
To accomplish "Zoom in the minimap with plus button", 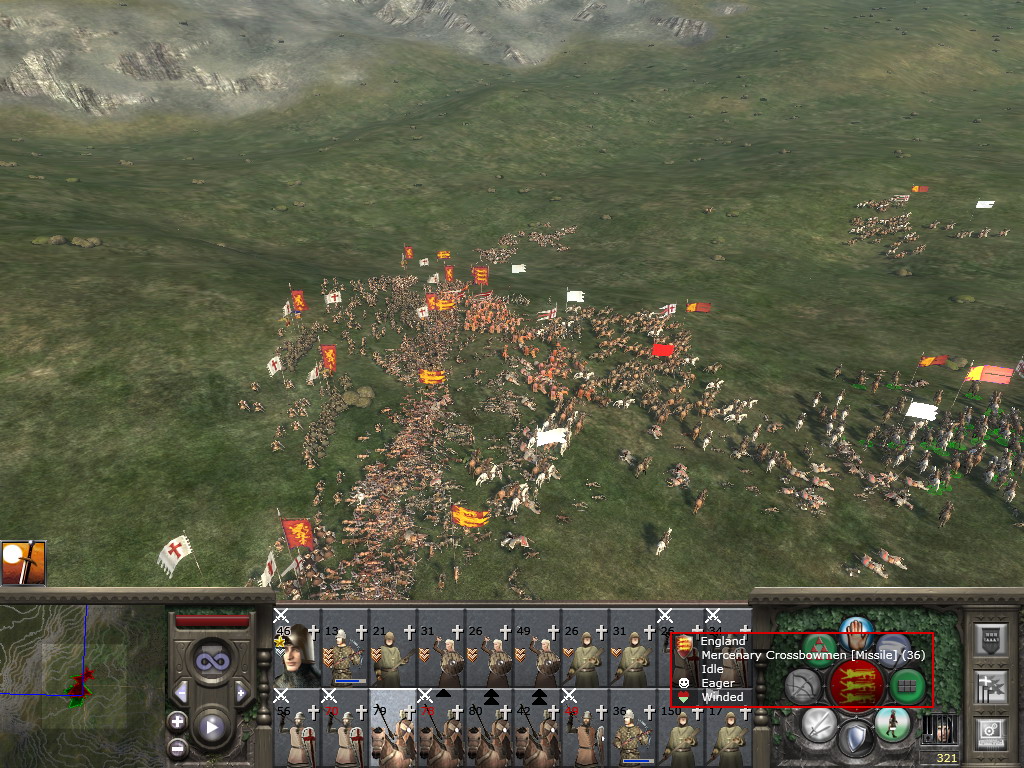I will (x=177, y=721).
